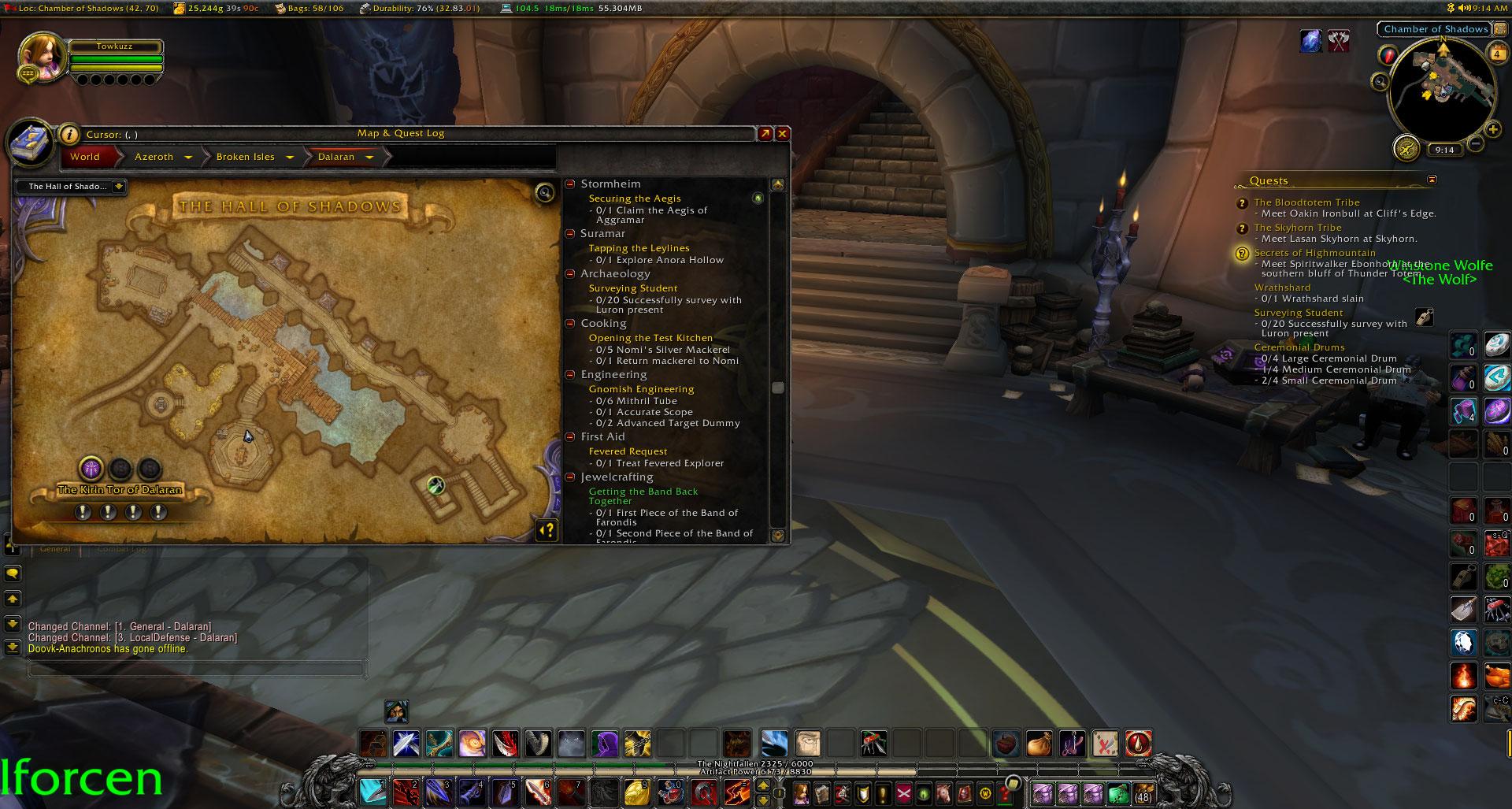
Task: Maximize the map window with the arrow button
Action: coord(765,134)
